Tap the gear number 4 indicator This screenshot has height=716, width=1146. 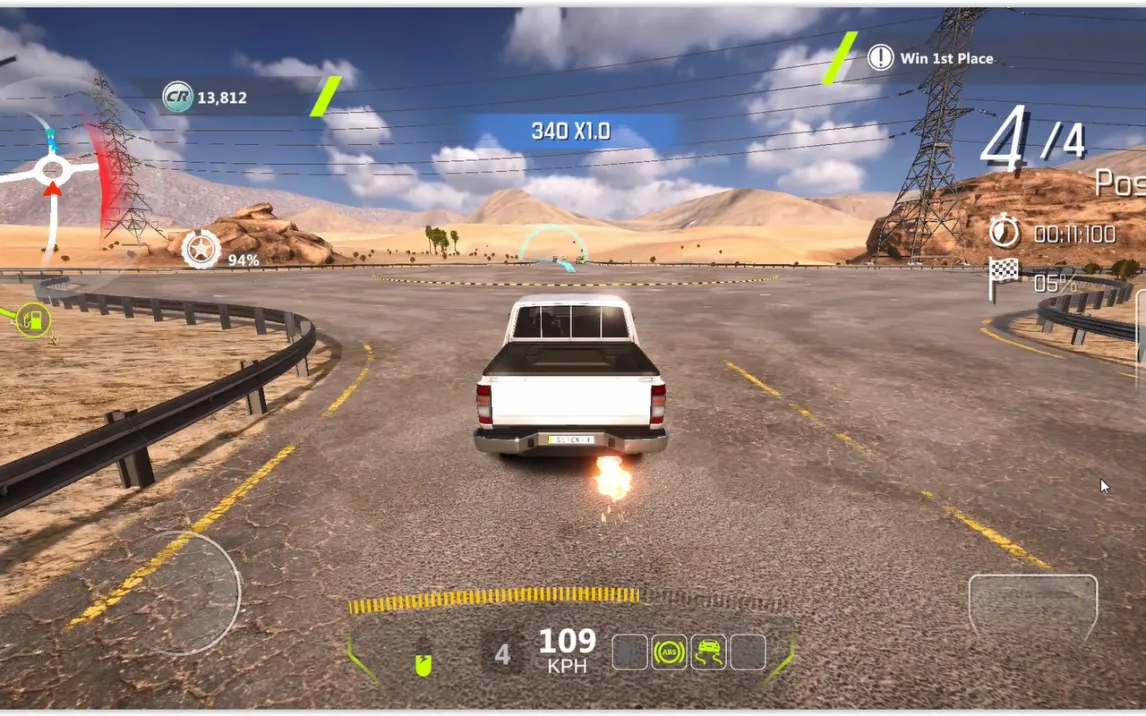pyautogui.click(x=502, y=654)
